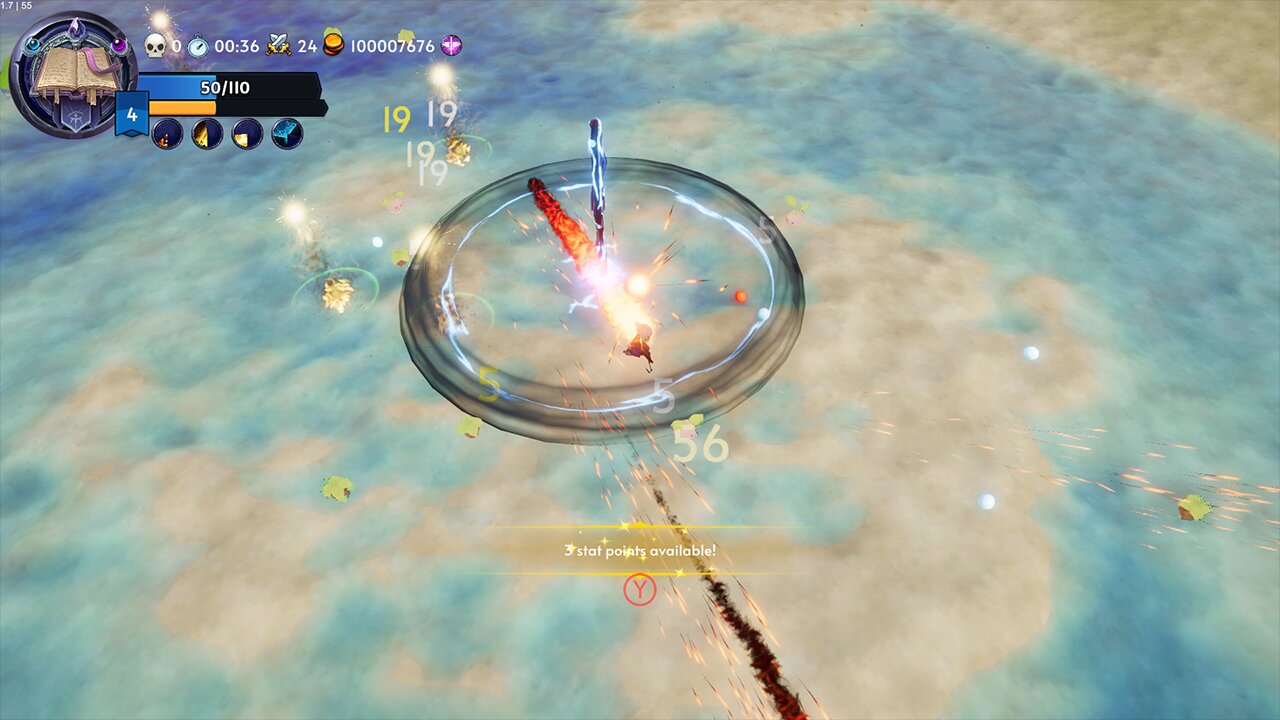Click the '1.7 | 55' version text
Screen dimensions: 1280x720
coord(18,5)
